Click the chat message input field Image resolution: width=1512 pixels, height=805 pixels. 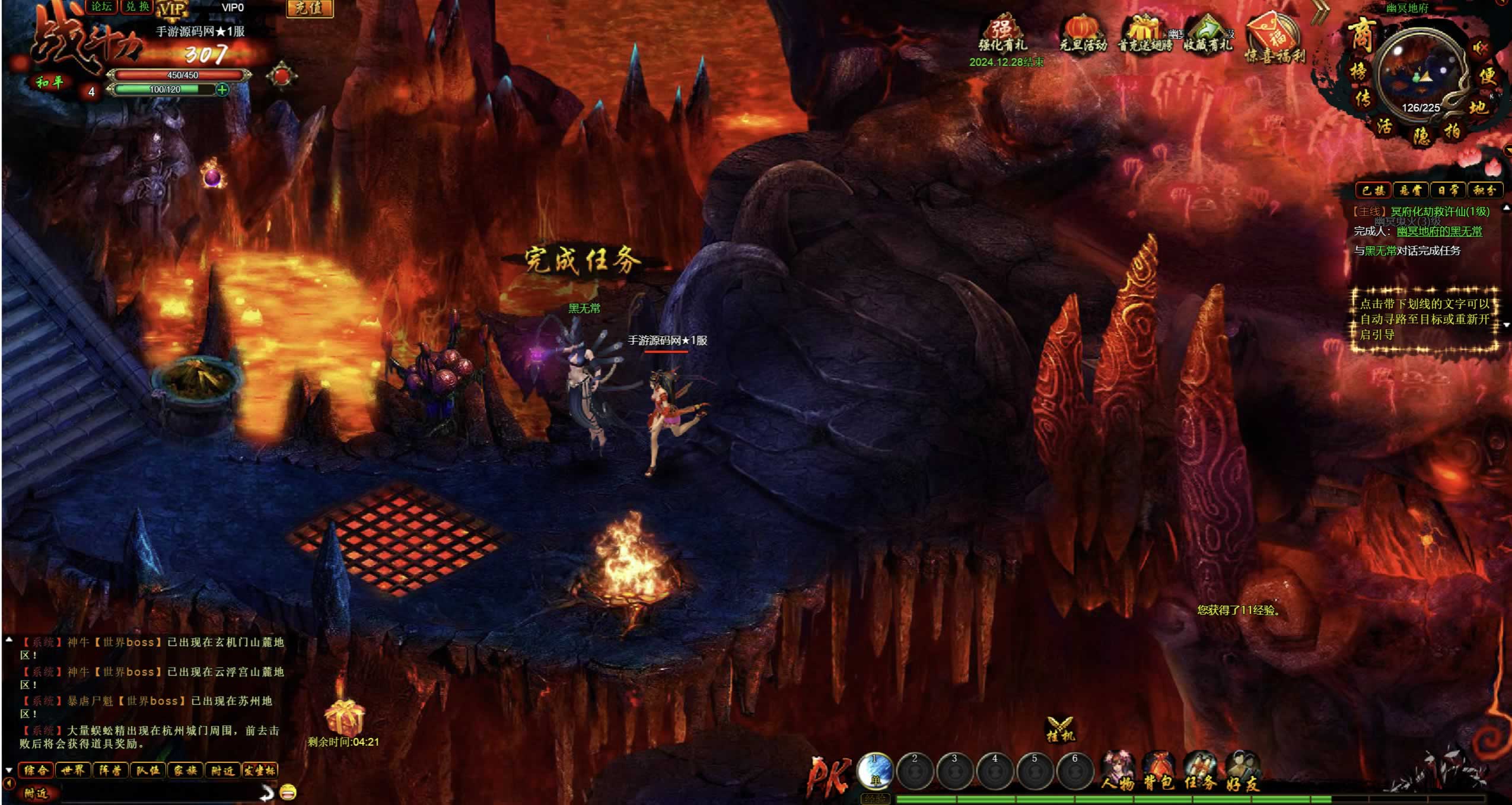(x=154, y=793)
